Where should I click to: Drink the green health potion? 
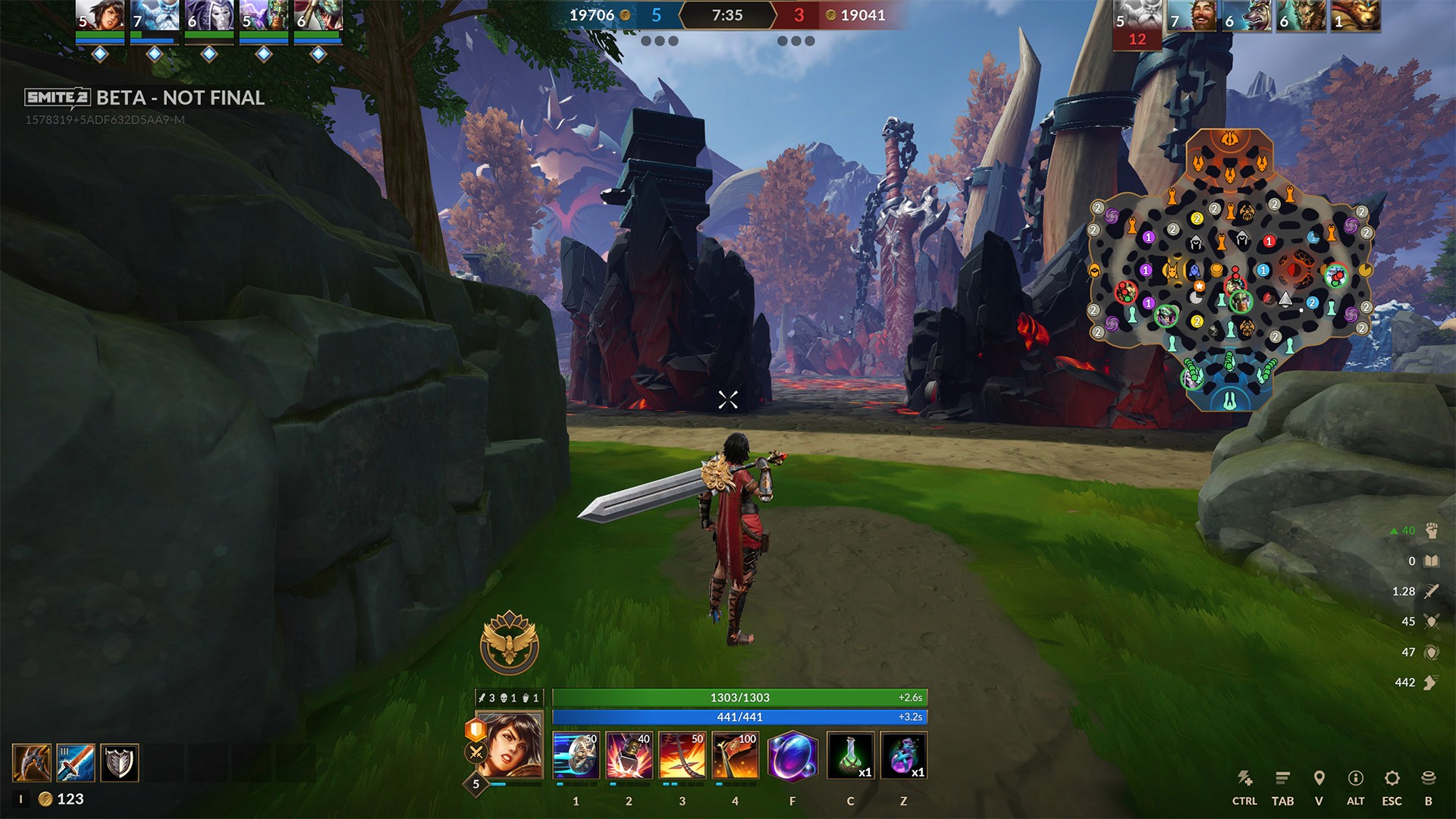pyautogui.click(x=850, y=755)
